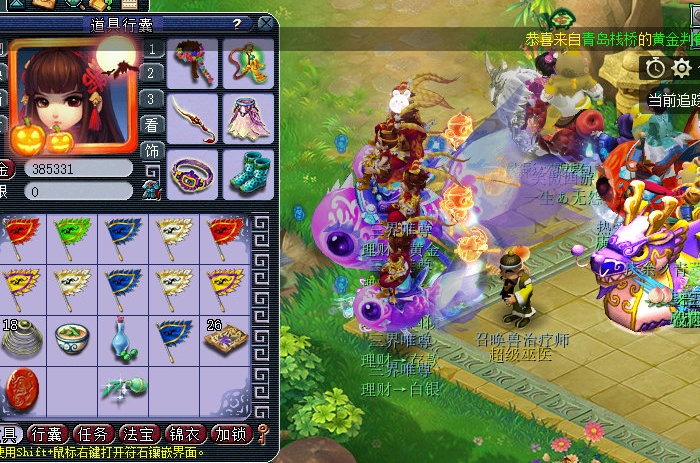Viewport: 700px width, 463px height.
Task: Select the equipped purple belt slot
Action: coord(193,173)
